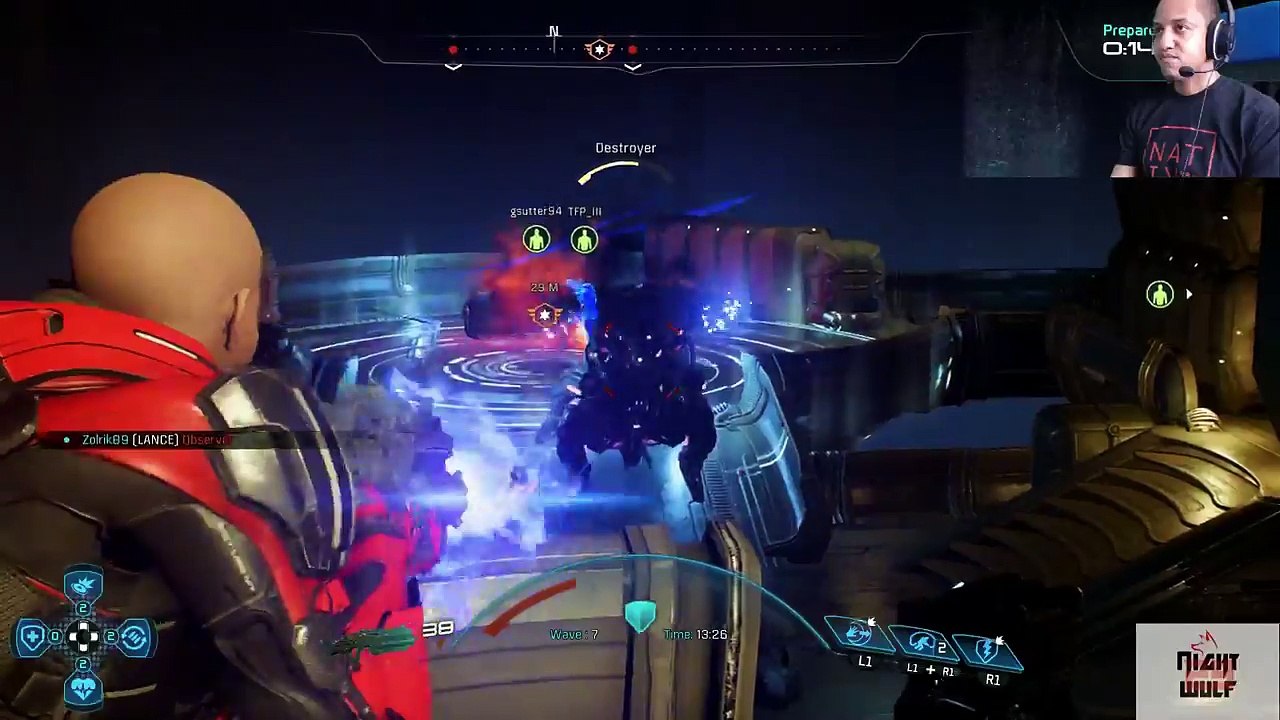Activate the ammo resupply consumable icon
The width and height of the screenshot is (1280, 720).
pyautogui.click(x=135, y=636)
